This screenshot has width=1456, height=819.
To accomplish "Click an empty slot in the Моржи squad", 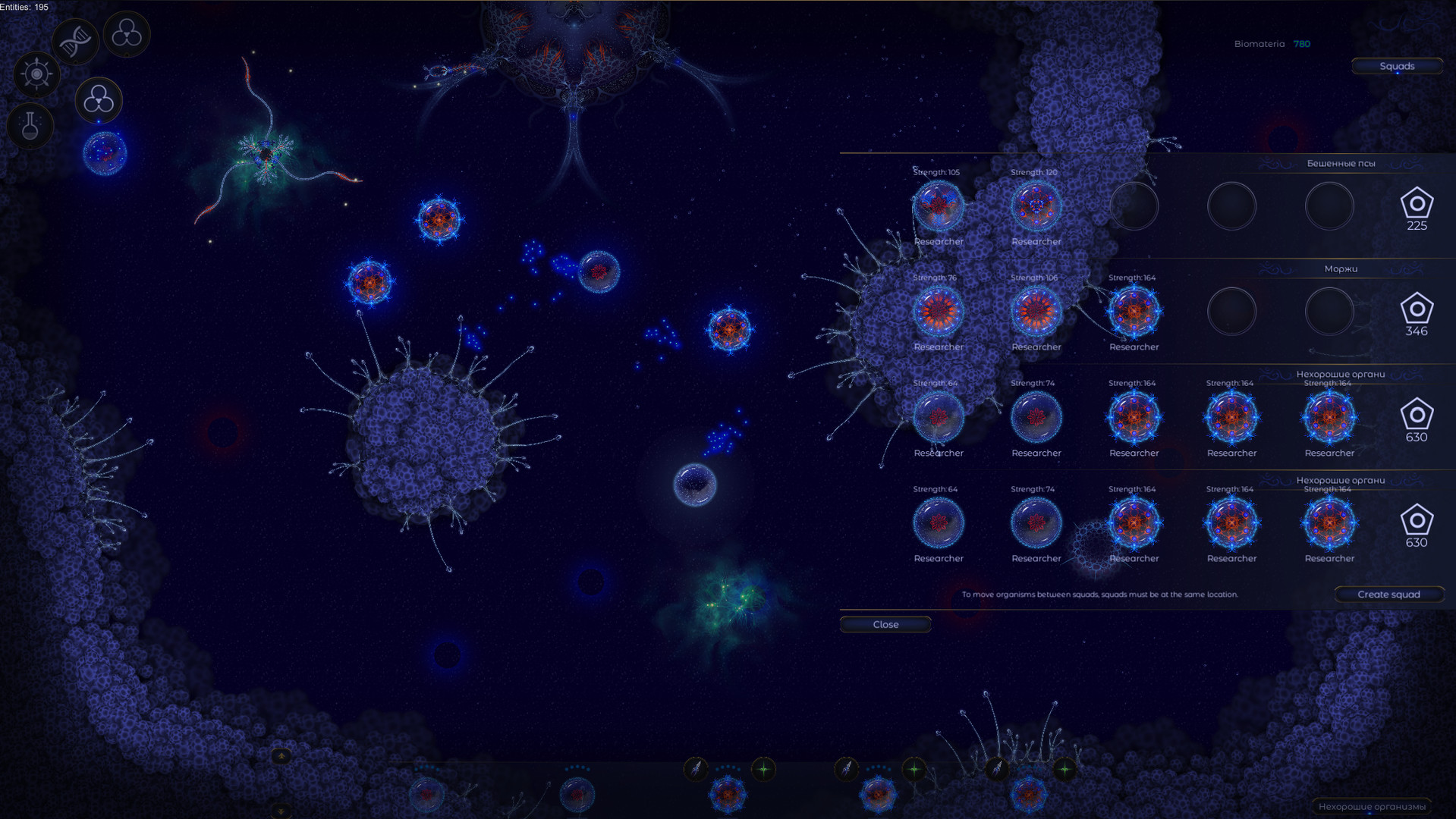I will click(x=1231, y=311).
